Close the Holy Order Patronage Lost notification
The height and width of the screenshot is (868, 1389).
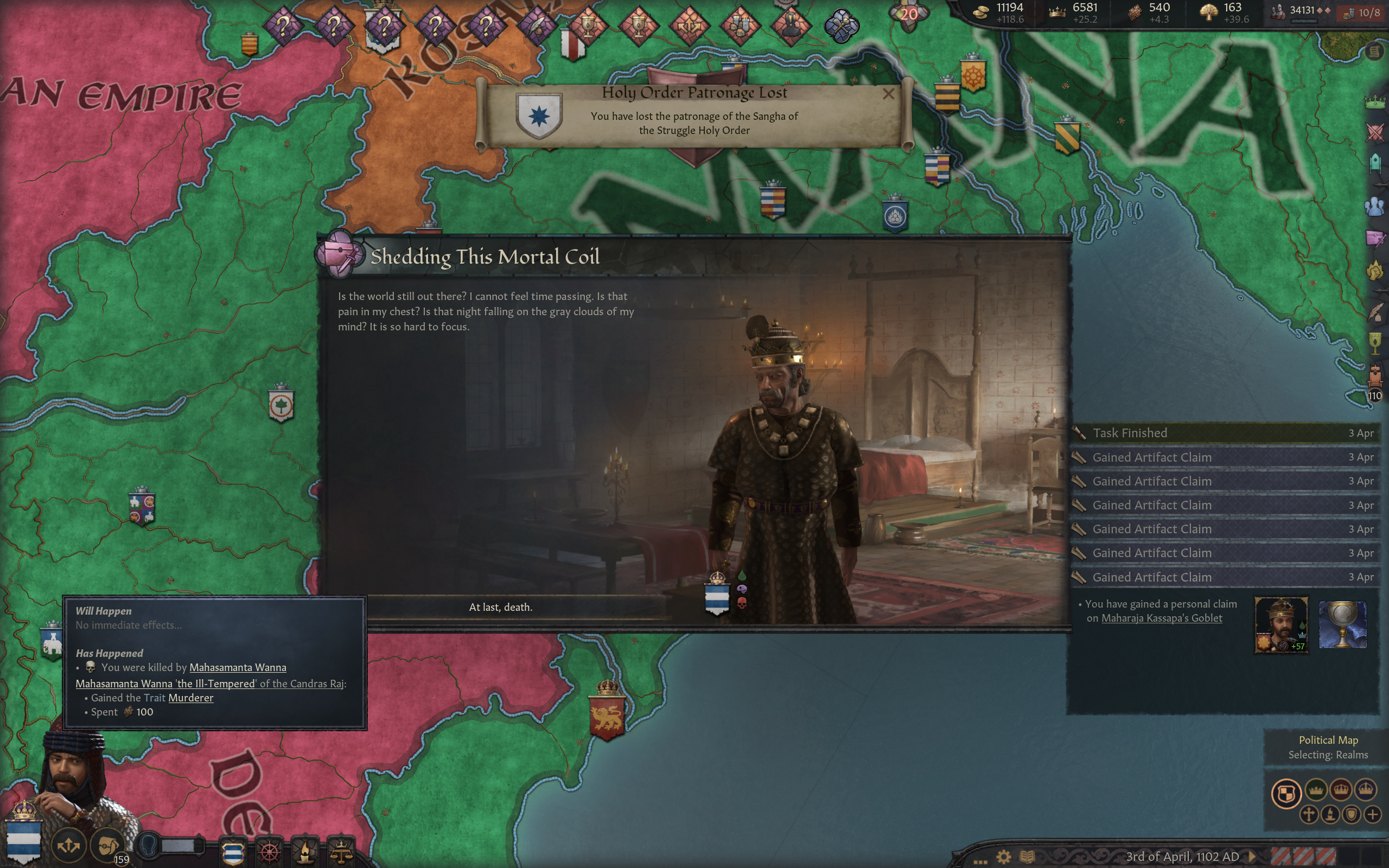(x=888, y=93)
